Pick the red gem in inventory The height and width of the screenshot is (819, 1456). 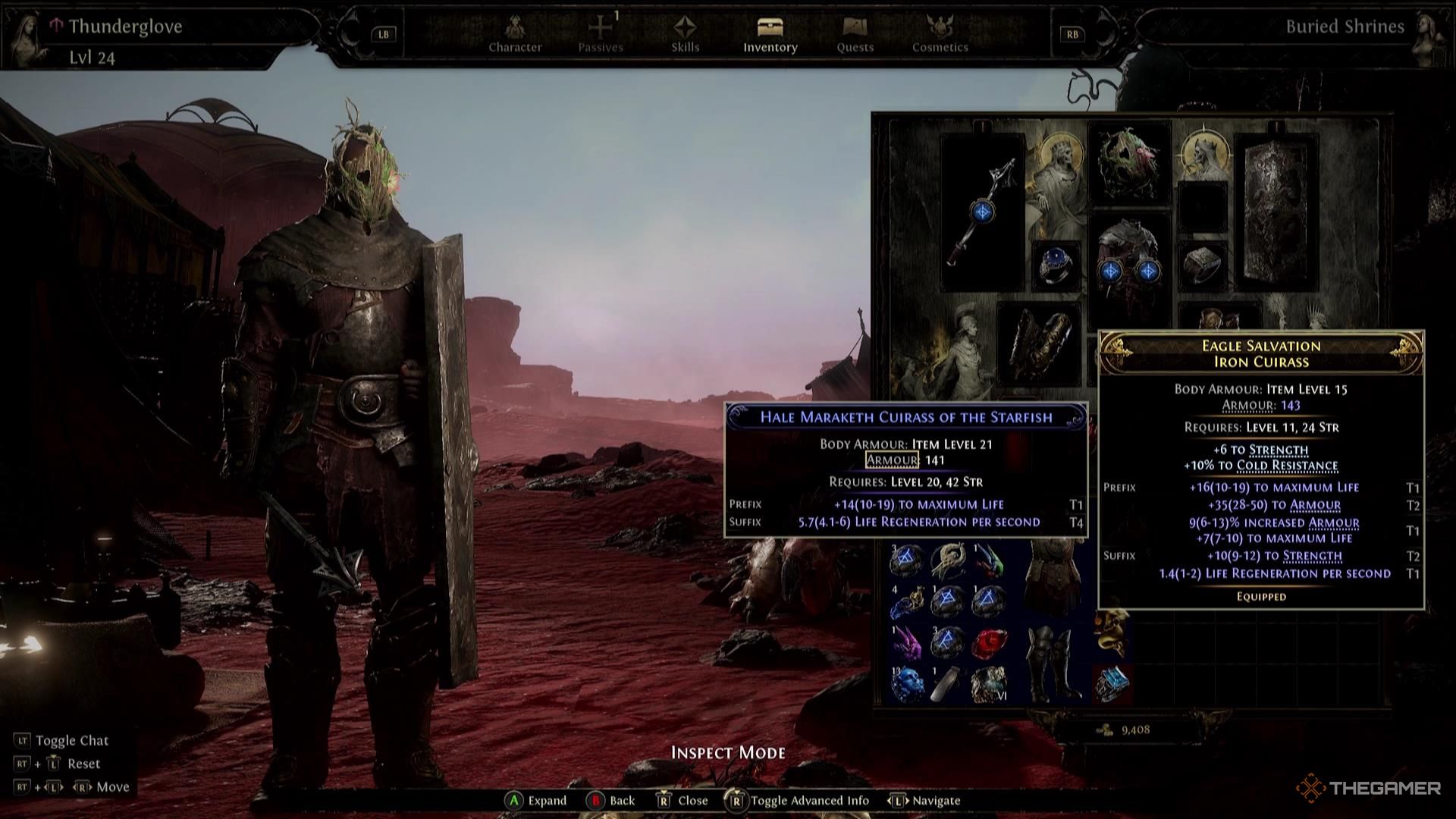(987, 643)
